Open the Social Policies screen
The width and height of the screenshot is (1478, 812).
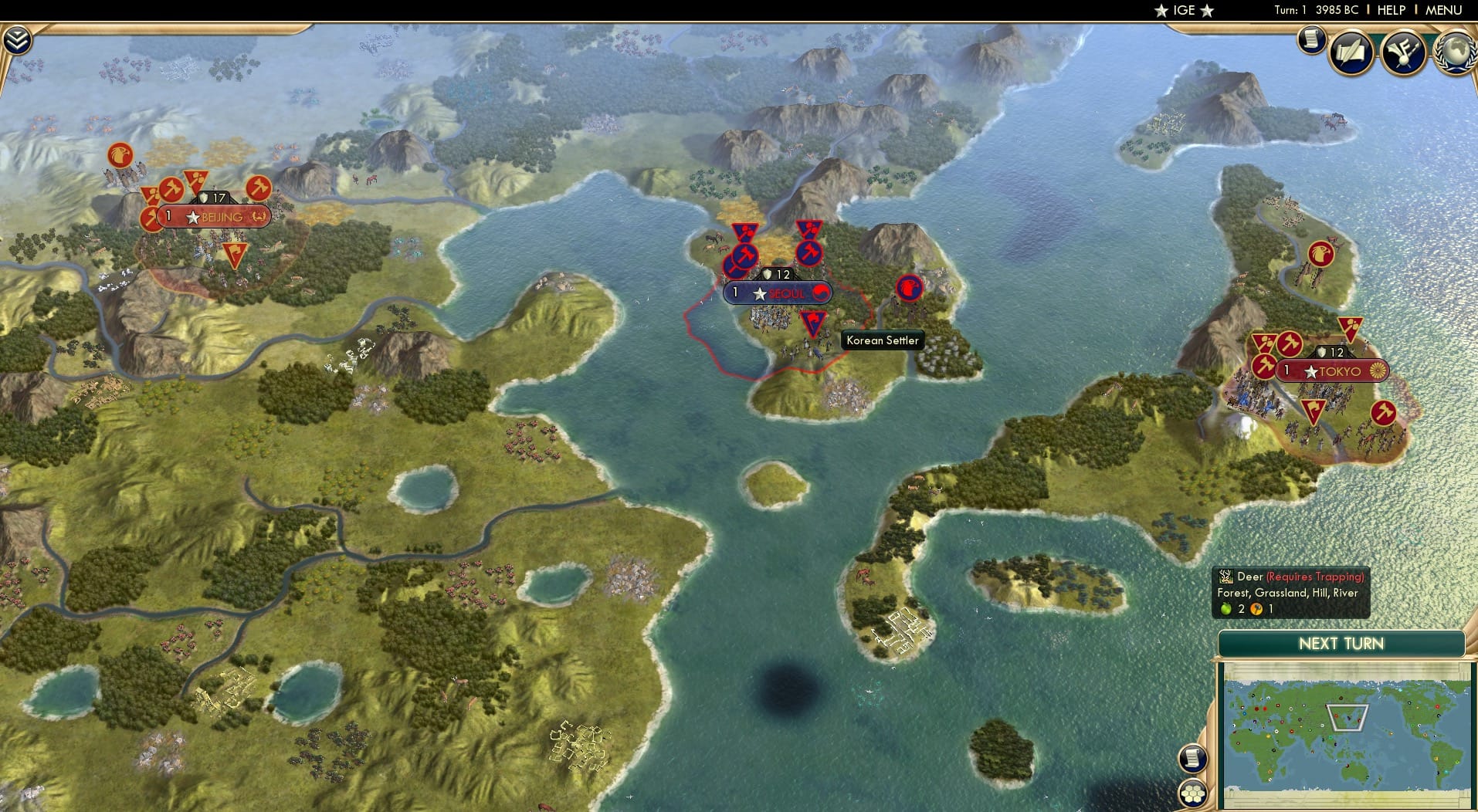click(x=1350, y=51)
